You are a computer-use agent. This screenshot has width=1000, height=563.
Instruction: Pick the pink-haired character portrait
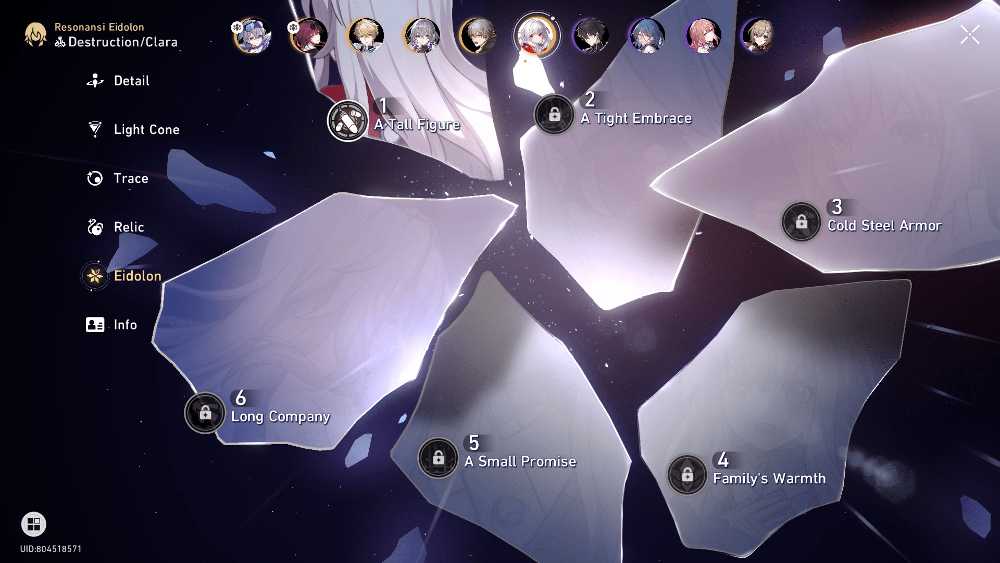(703, 35)
